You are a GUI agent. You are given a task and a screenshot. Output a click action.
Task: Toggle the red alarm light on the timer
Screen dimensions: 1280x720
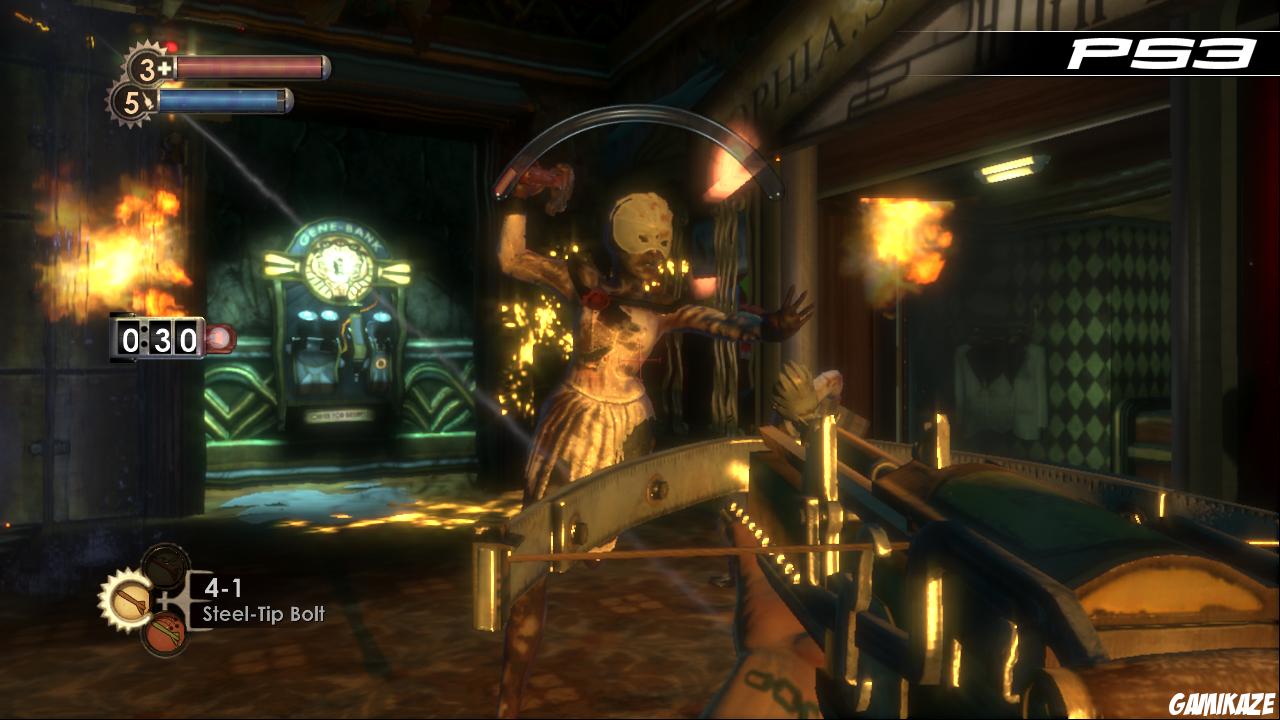click(x=220, y=338)
